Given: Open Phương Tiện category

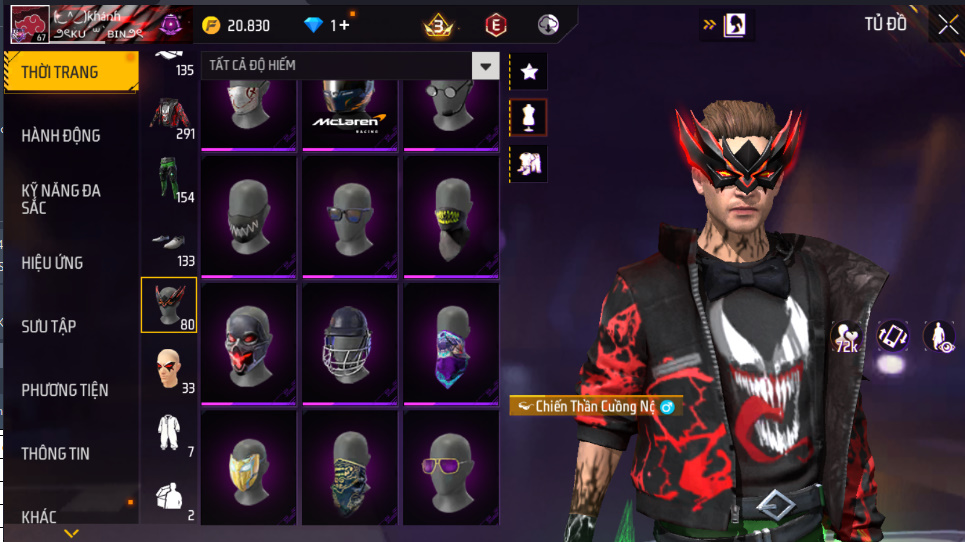Looking at the screenshot, I should coord(65,390).
